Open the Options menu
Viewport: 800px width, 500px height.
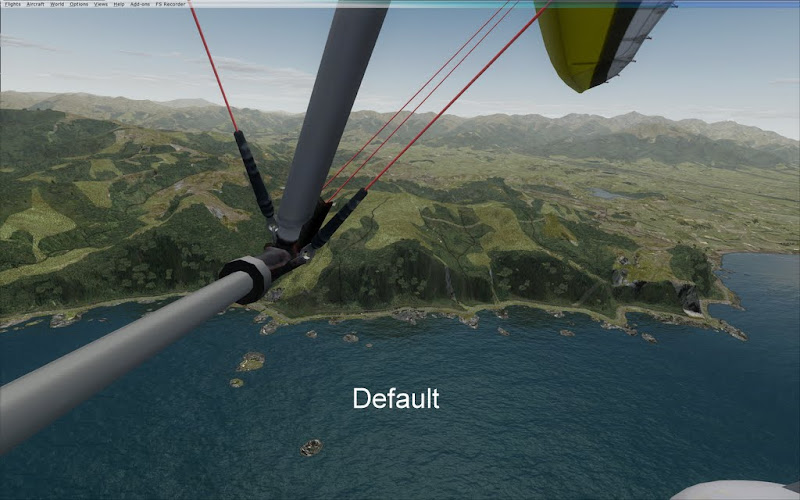coord(78,4)
